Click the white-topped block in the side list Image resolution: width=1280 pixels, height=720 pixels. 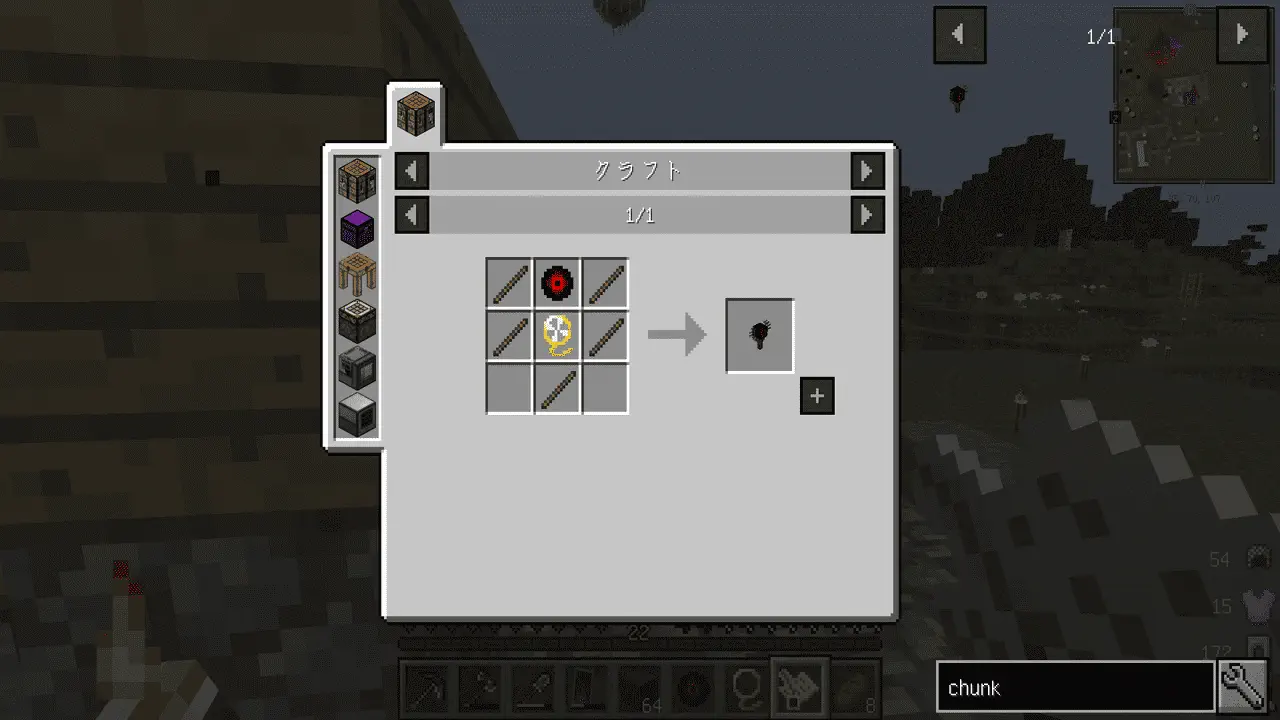click(x=357, y=413)
